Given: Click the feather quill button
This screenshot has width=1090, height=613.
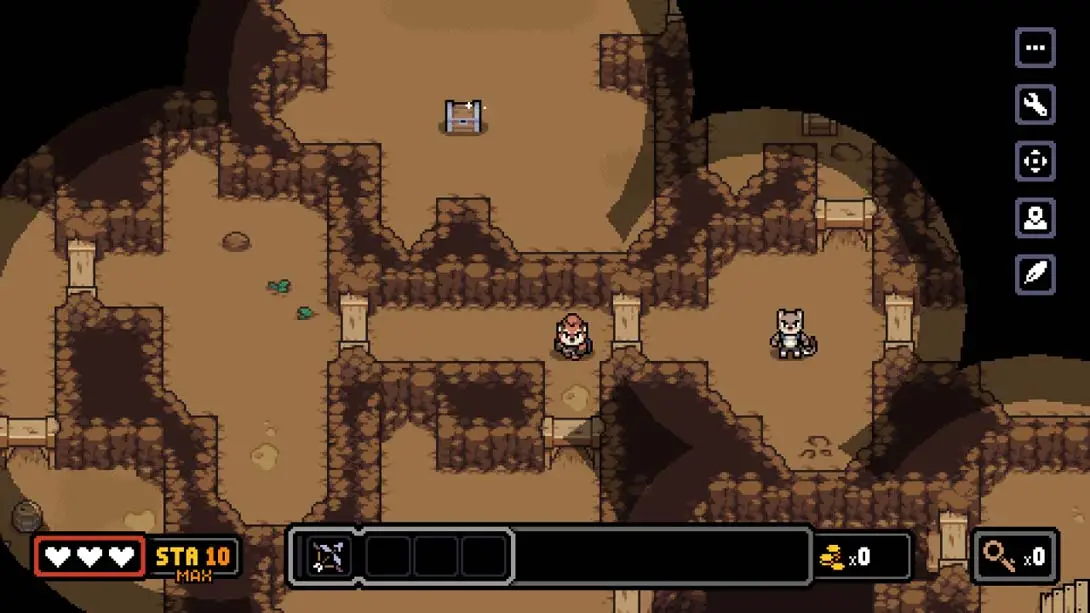Looking at the screenshot, I should click(1035, 274).
